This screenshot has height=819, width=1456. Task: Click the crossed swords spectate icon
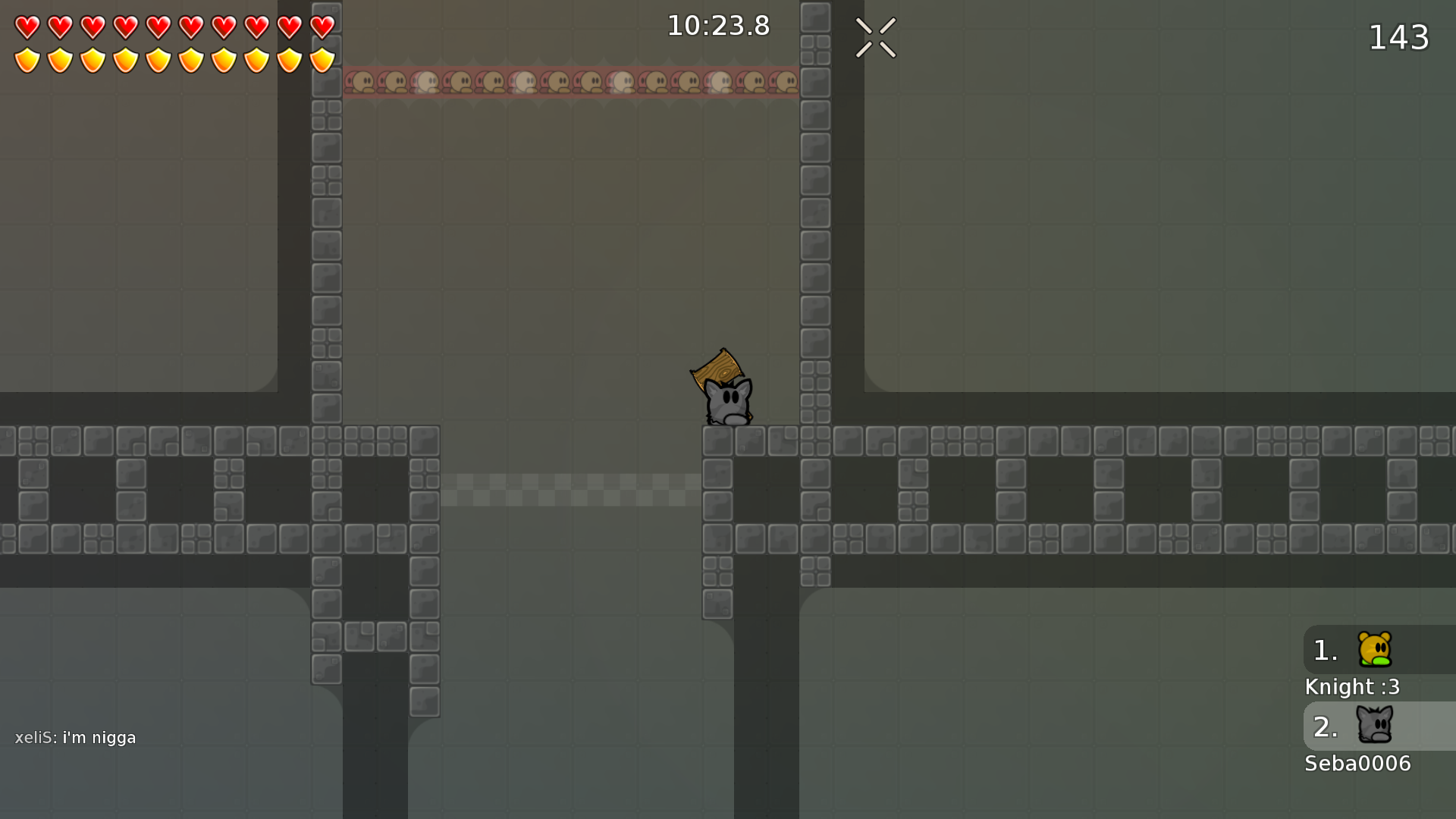(875, 37)
